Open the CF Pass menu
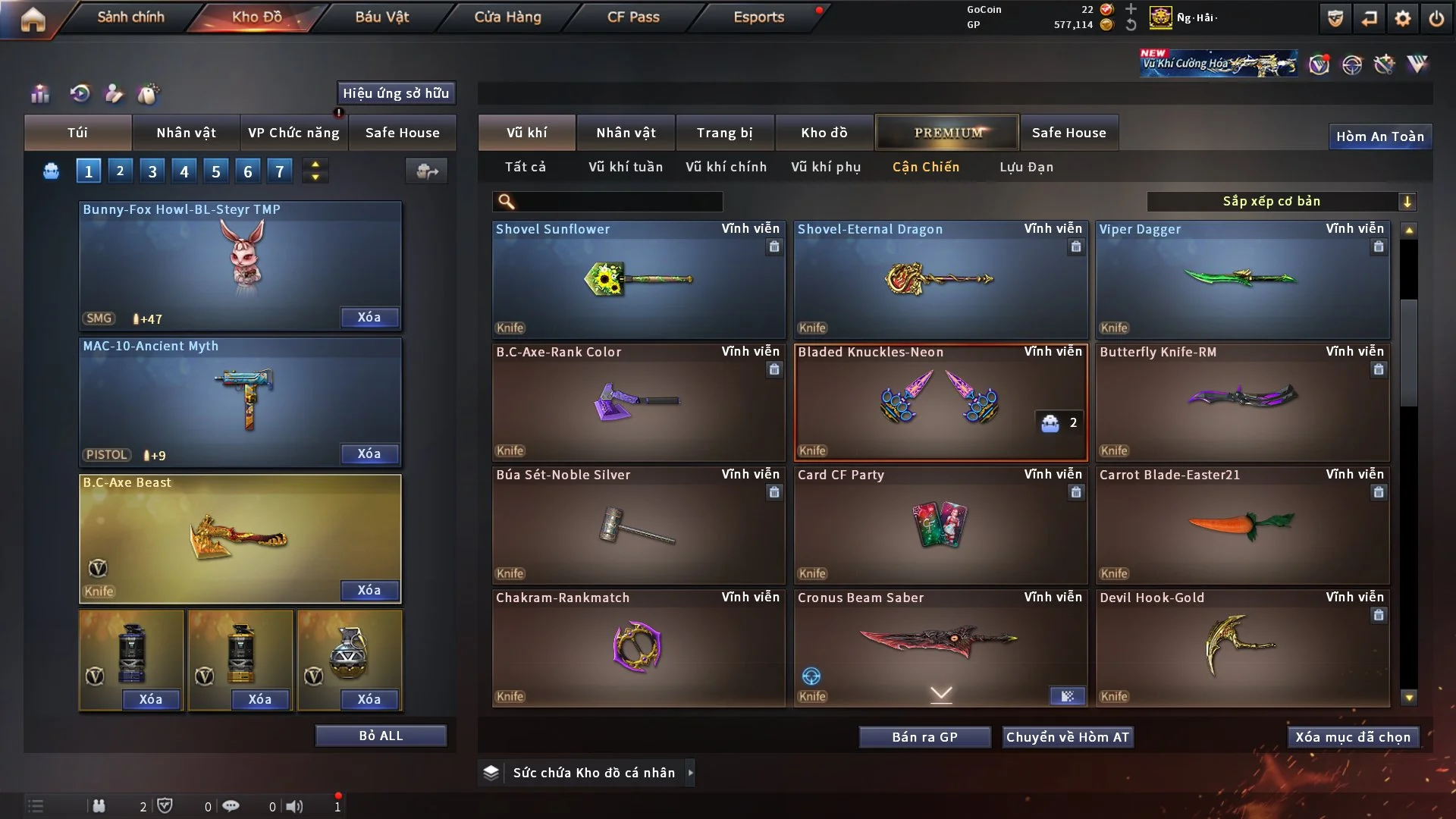 pyautogui.click(x=633, y=17)
